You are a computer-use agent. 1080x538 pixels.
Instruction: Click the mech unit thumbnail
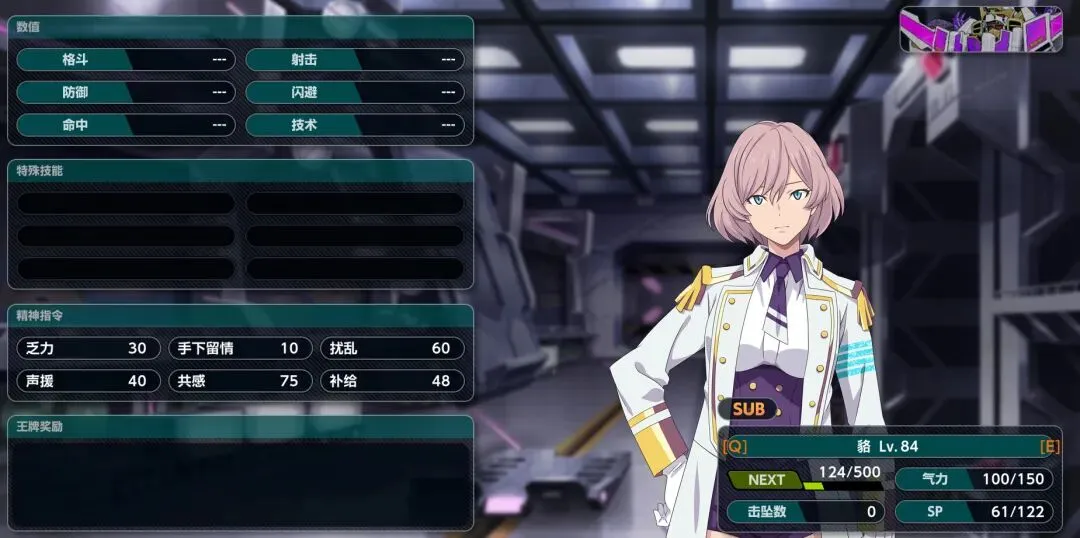tap(980, 29)
